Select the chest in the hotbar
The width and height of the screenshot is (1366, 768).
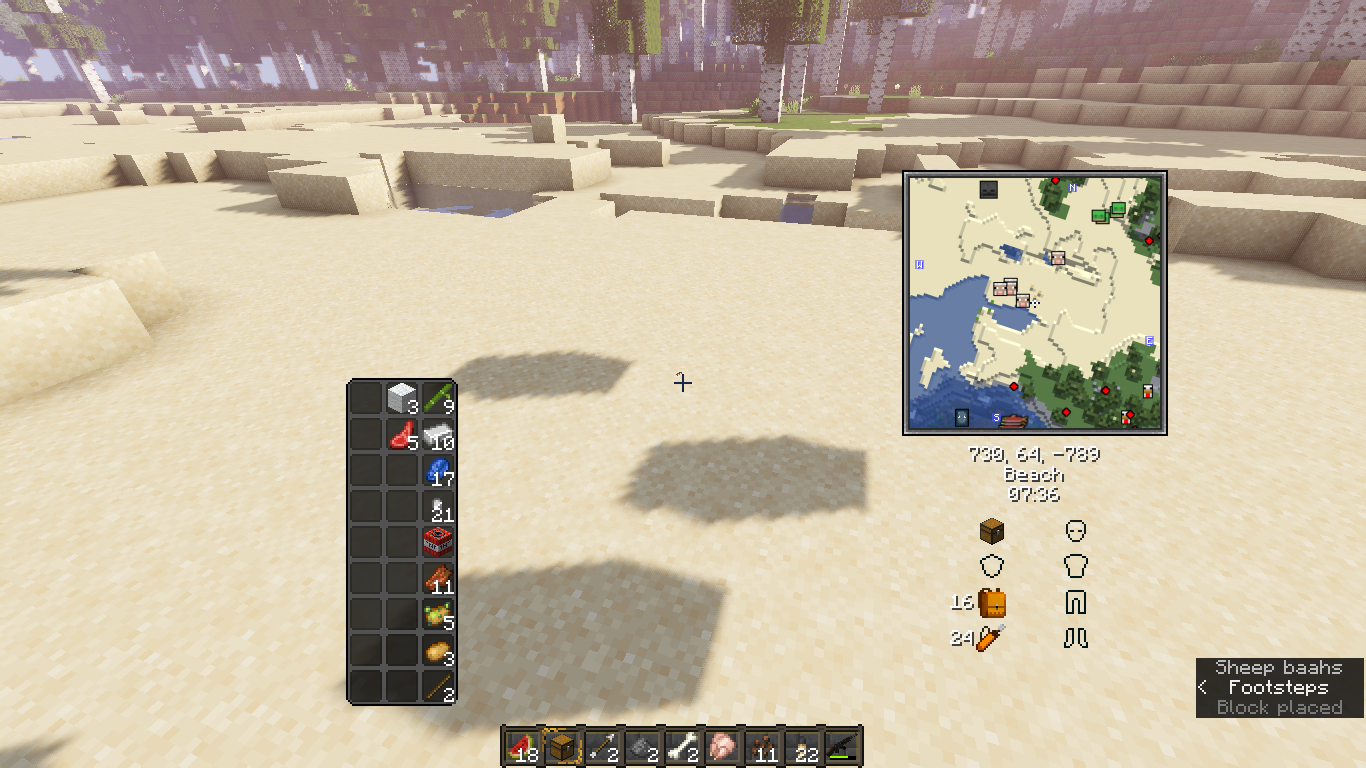[562, 746]
